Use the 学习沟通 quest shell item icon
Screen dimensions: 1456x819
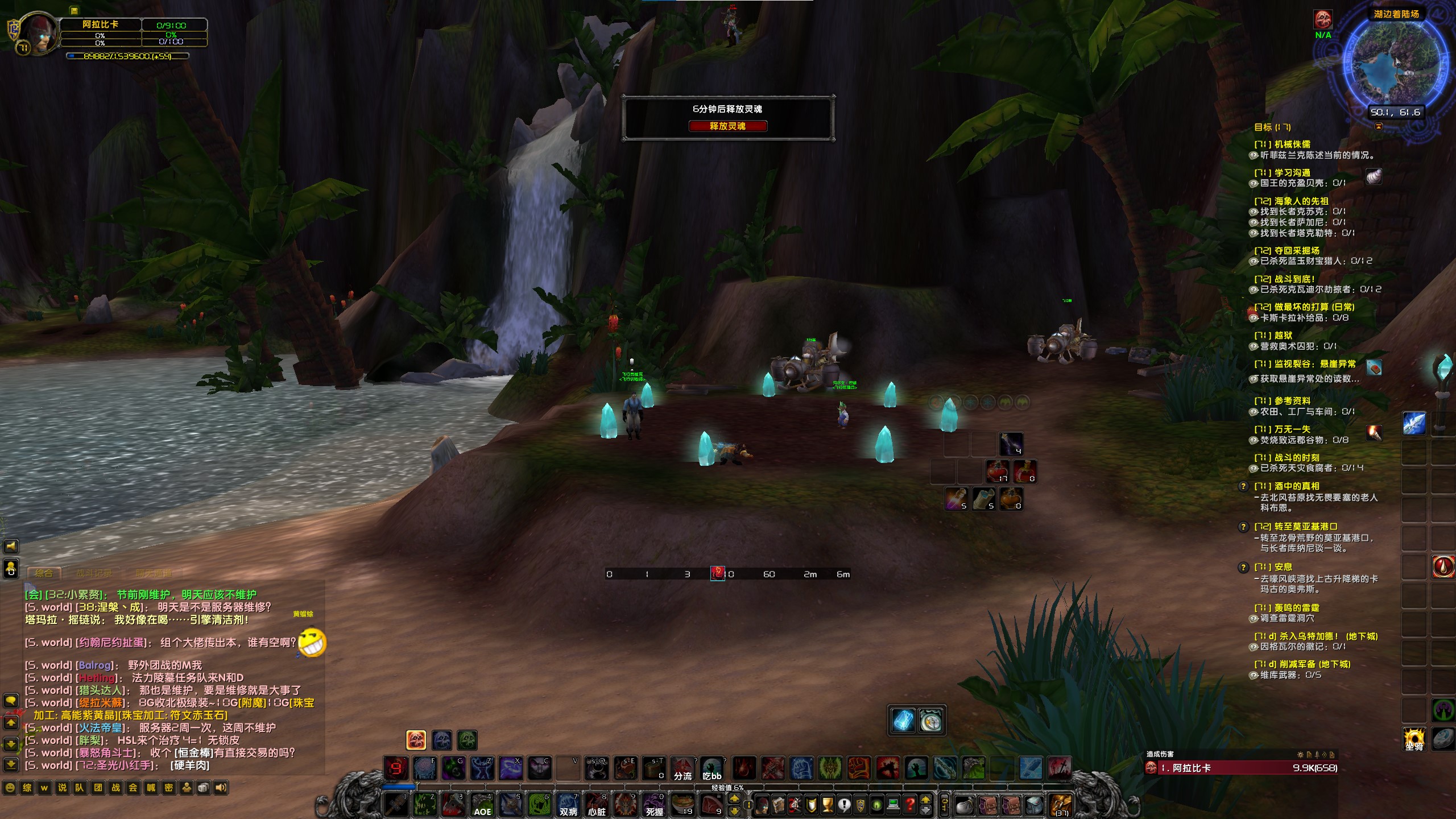click(1374, 177)
